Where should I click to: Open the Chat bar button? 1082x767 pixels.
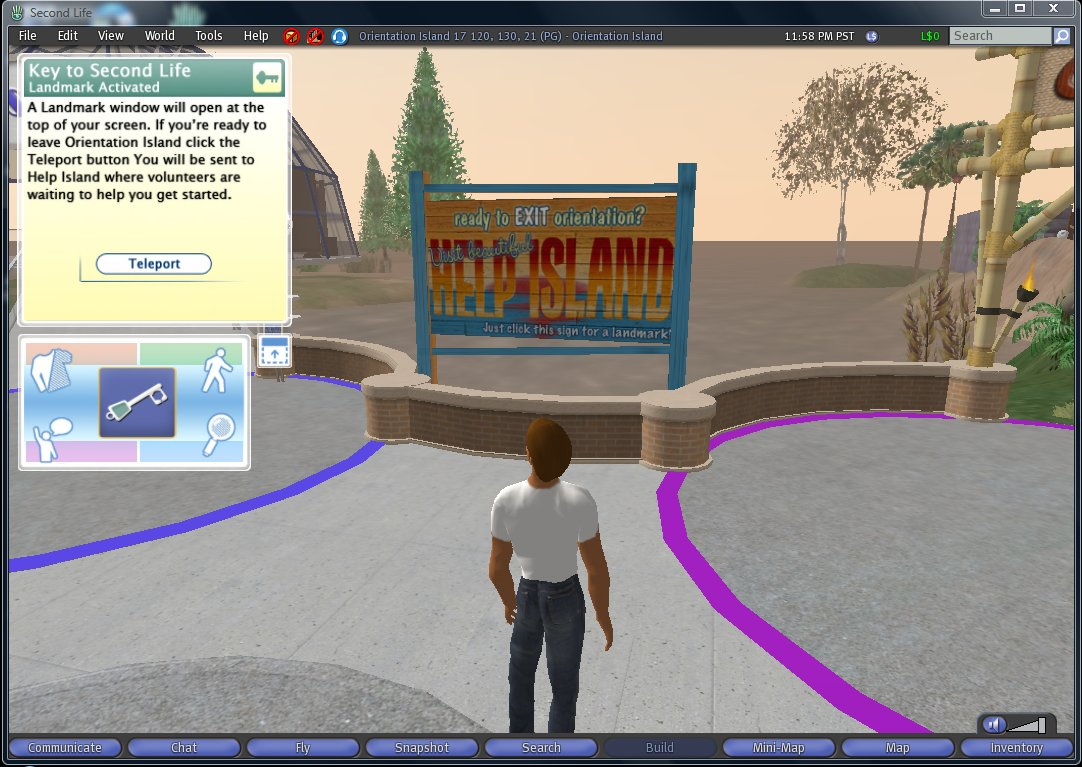[184, 748]
